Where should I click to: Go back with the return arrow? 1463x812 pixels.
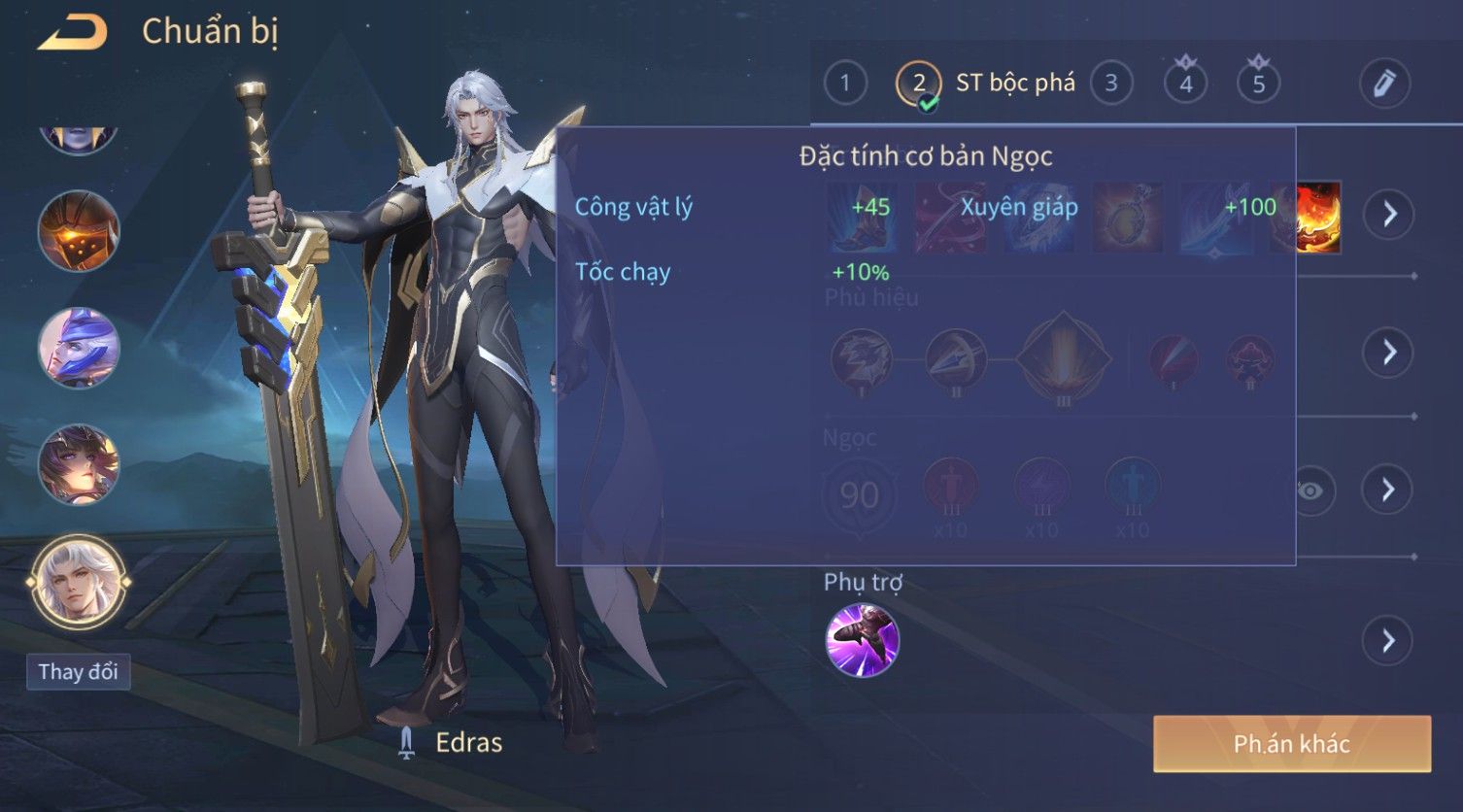coord(73,34)
